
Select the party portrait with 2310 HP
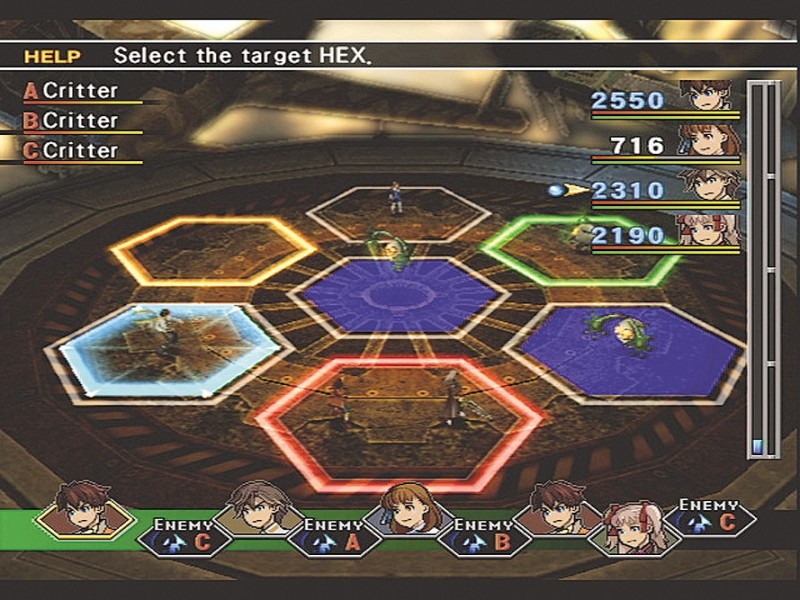pos(710,187)
